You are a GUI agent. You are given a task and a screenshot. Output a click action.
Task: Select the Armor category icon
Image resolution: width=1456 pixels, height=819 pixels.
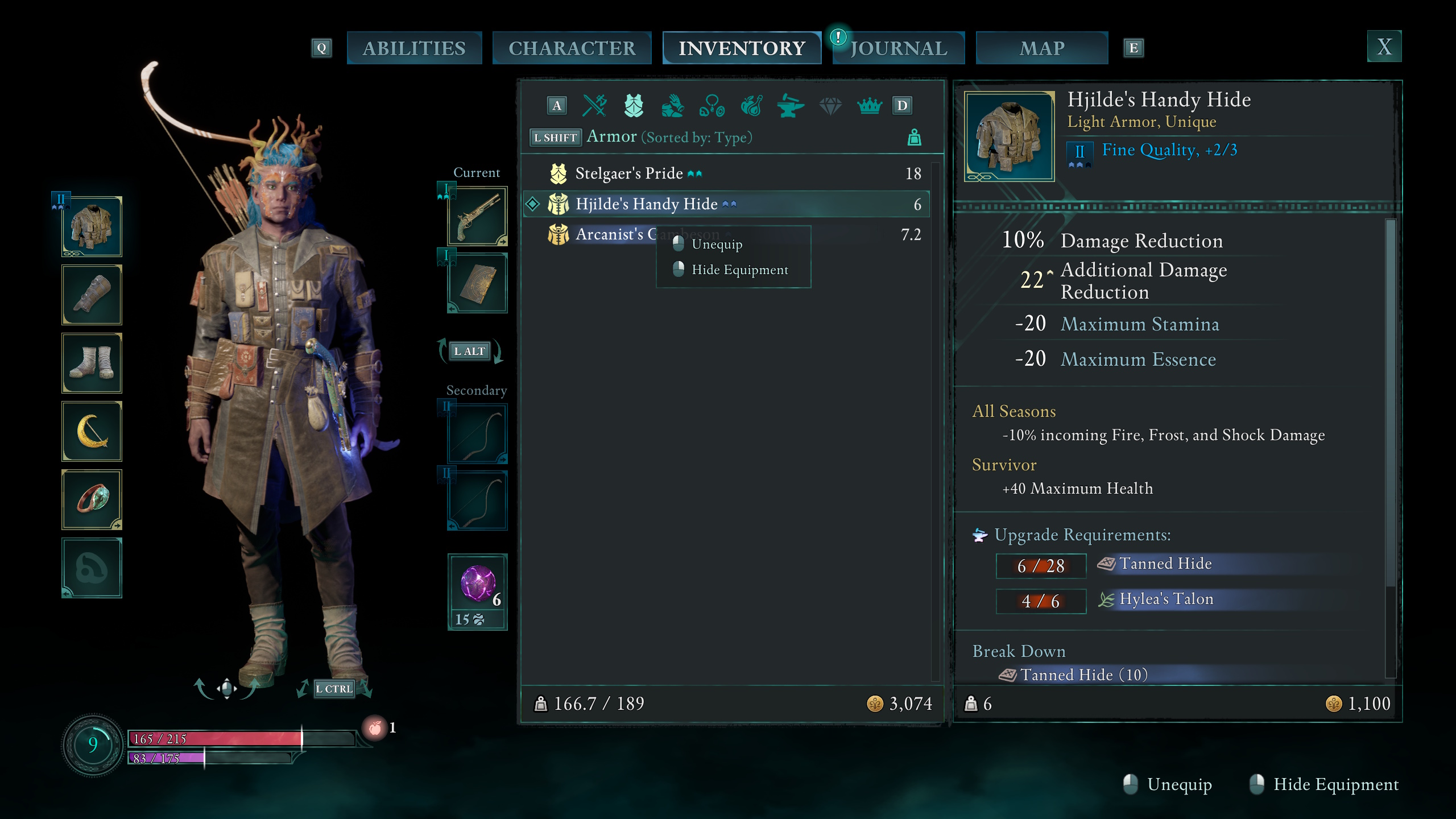tap(633, 105)
